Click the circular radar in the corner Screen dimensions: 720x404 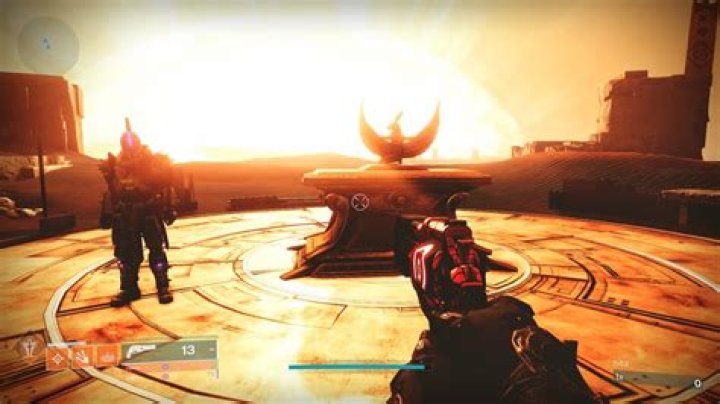[x=47, y=45]
